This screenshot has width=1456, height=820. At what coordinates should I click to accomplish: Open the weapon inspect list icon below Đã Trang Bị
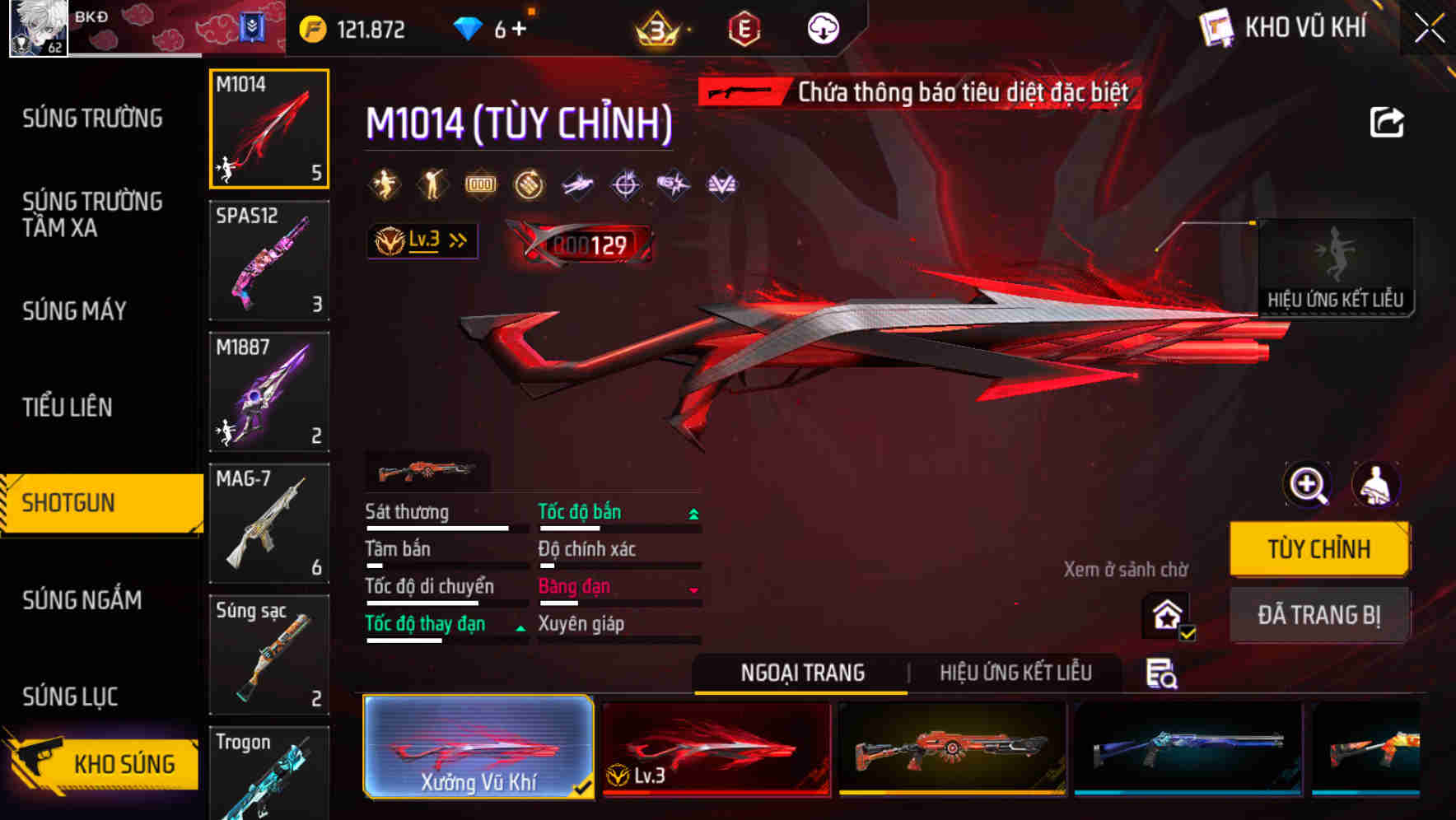coord(1163,673)
